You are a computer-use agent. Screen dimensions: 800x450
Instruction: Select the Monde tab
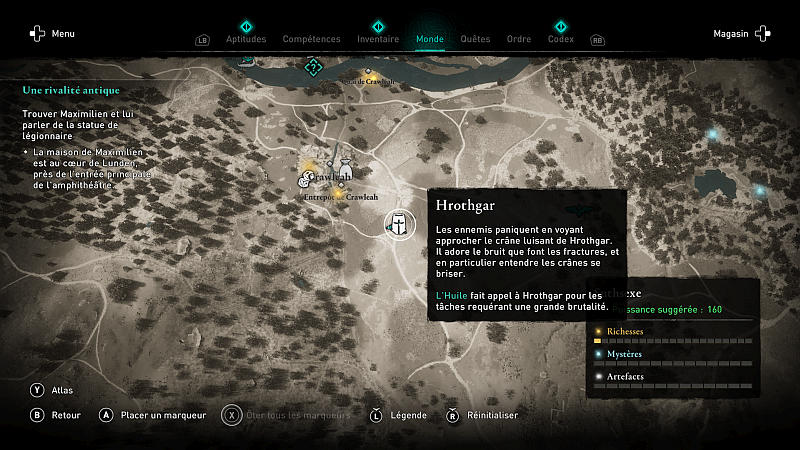point(430,39)
